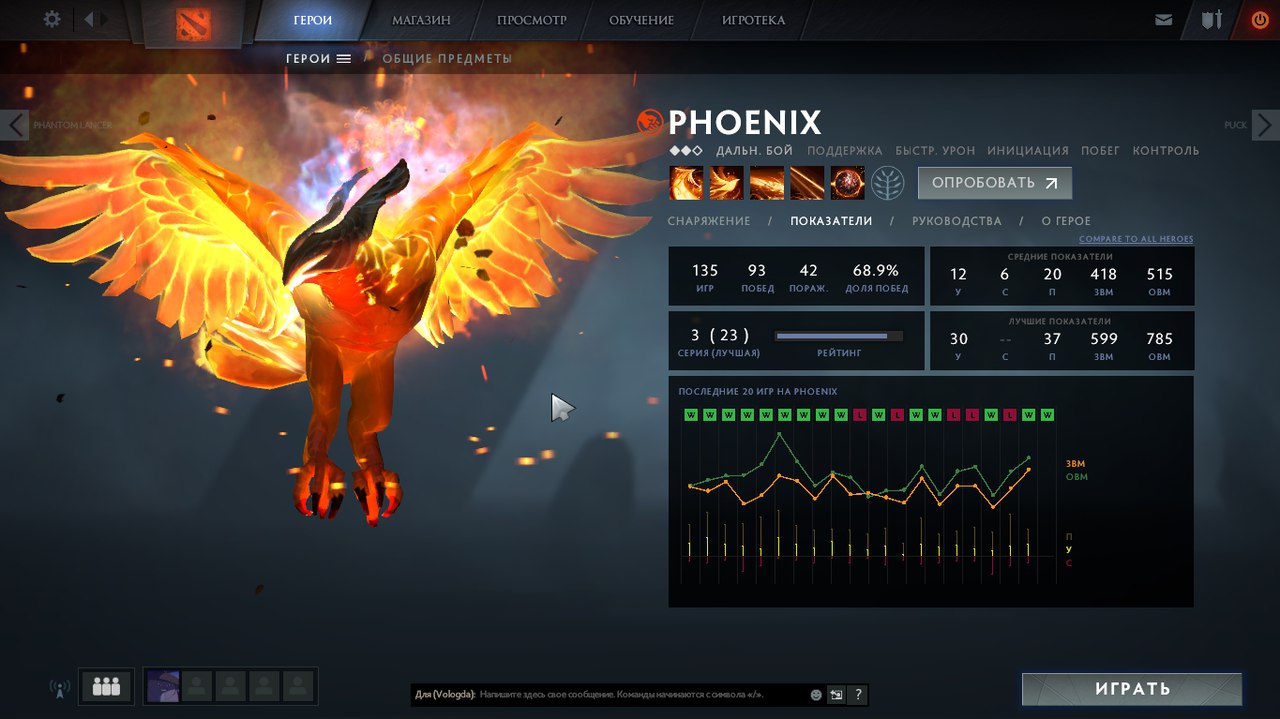
Task: Open the Руководства section
Action: [956, 221]
